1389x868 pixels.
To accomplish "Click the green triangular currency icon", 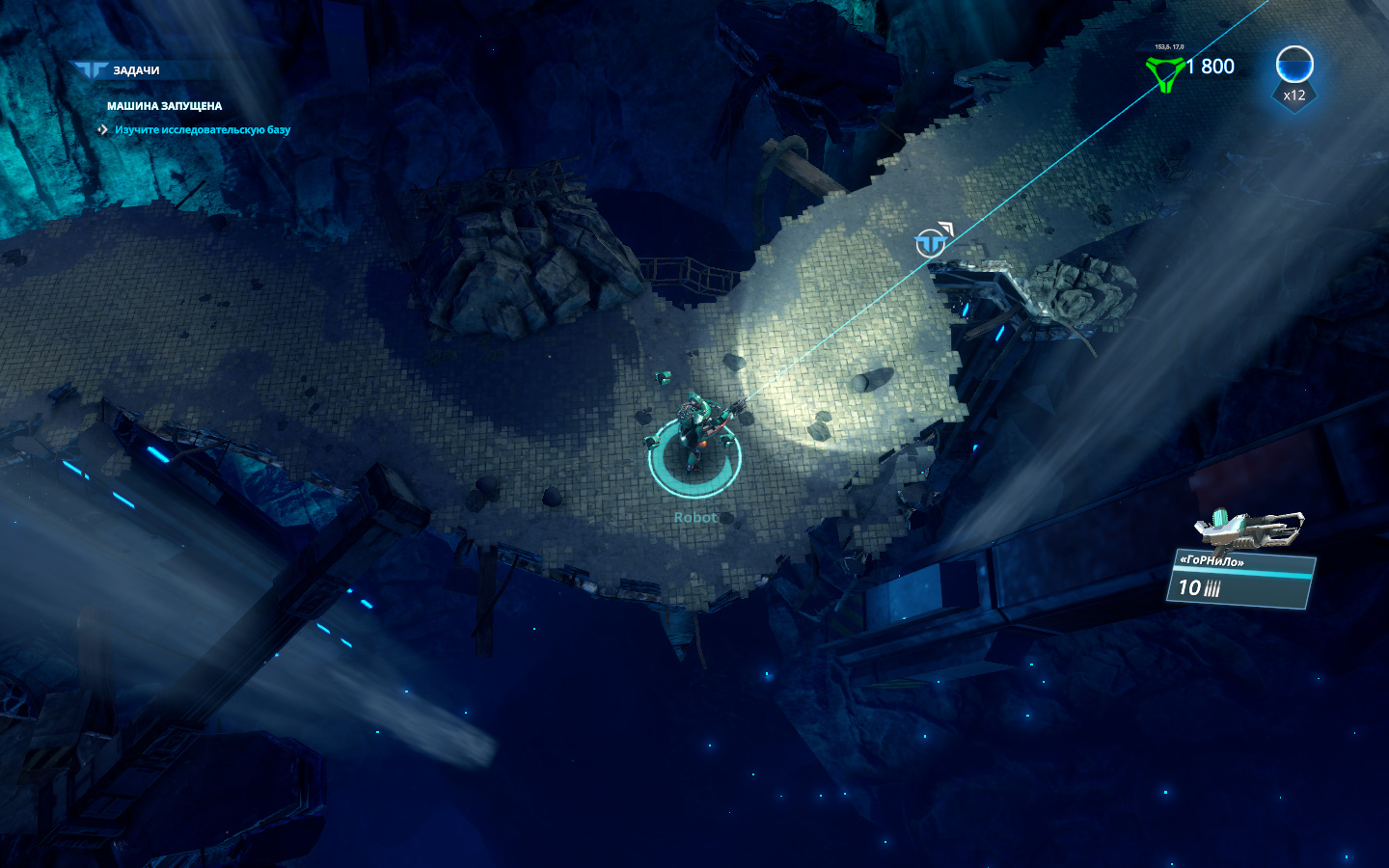I will (x=1164, y=72).
